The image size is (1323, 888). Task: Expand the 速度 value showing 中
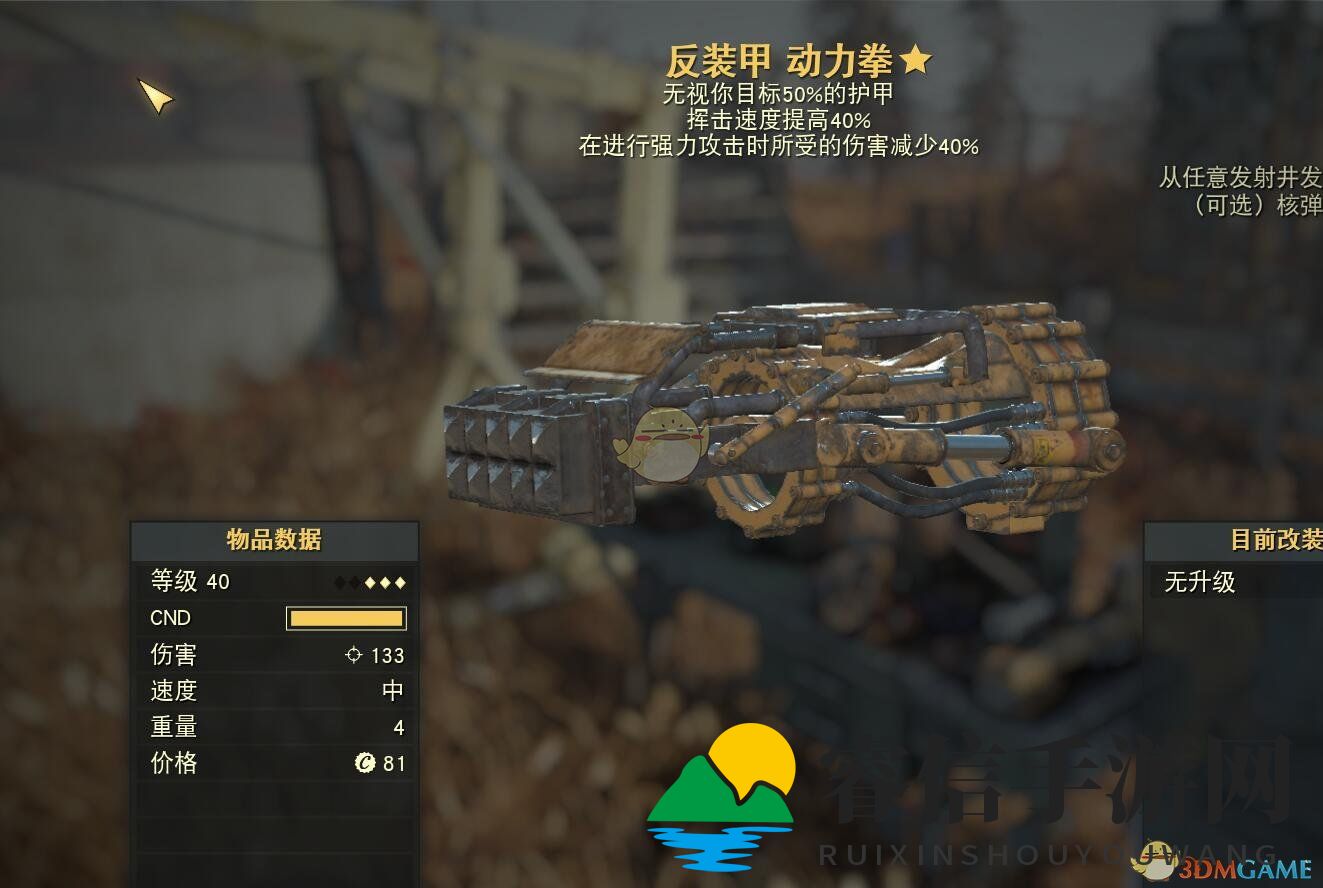[394, 690]
